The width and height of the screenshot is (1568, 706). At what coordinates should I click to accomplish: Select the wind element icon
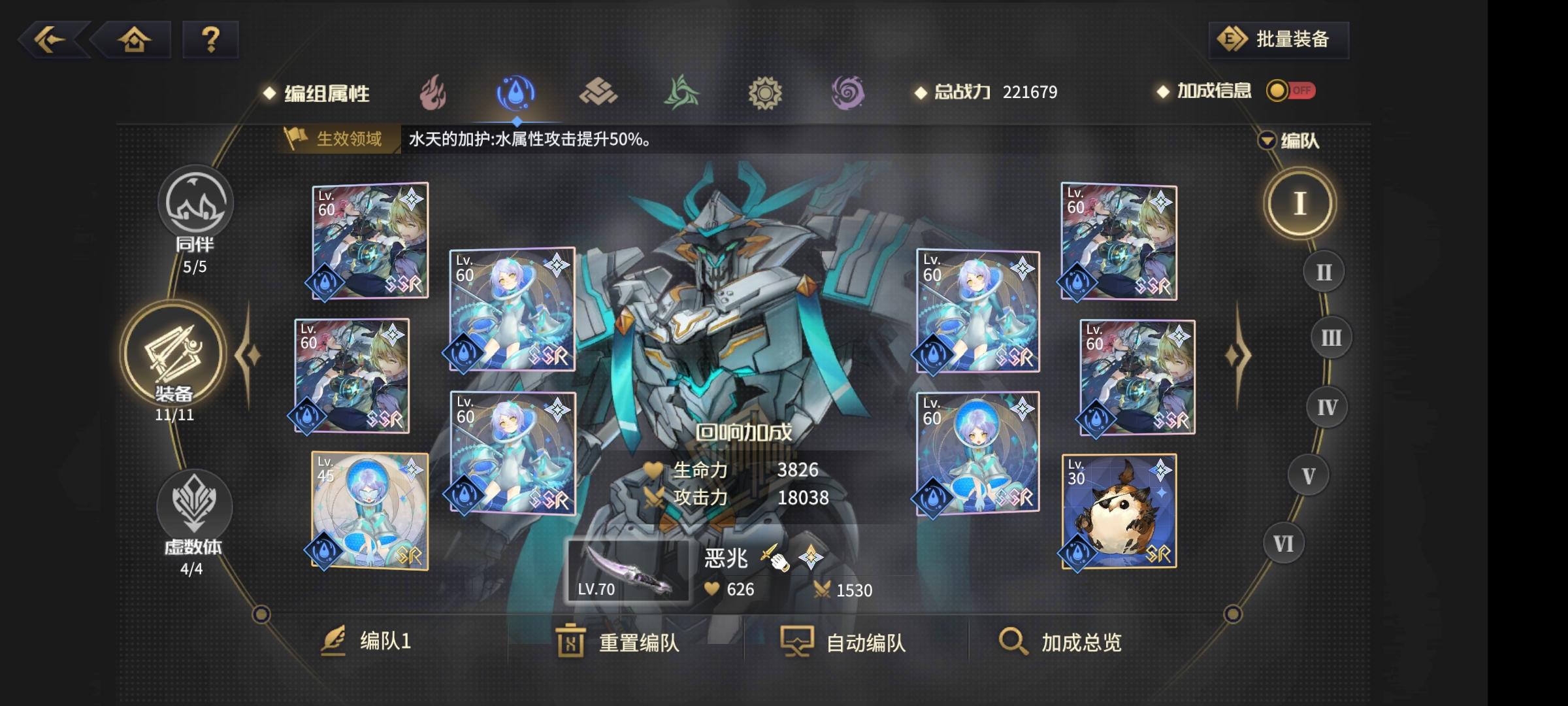[683, 92]
